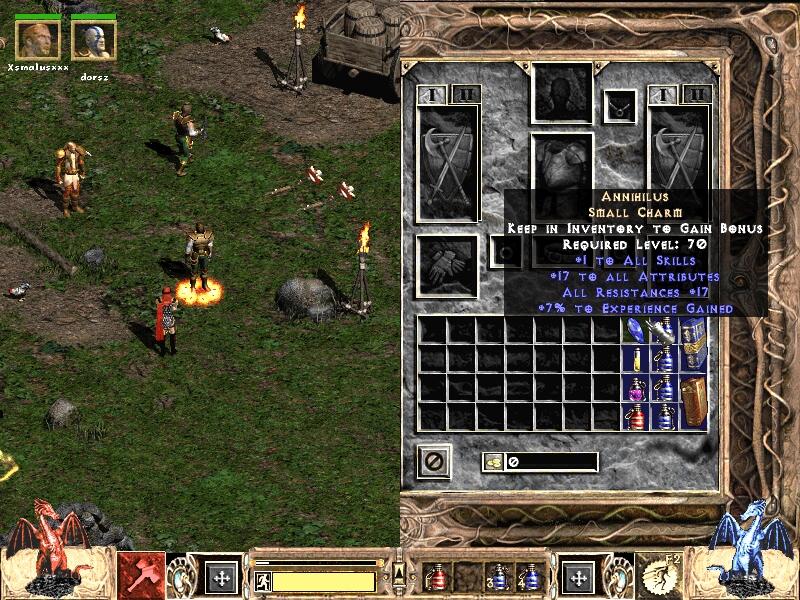Use the red healing potion in the belt
Screen dimensions: 800x600
tap(437, 577)
